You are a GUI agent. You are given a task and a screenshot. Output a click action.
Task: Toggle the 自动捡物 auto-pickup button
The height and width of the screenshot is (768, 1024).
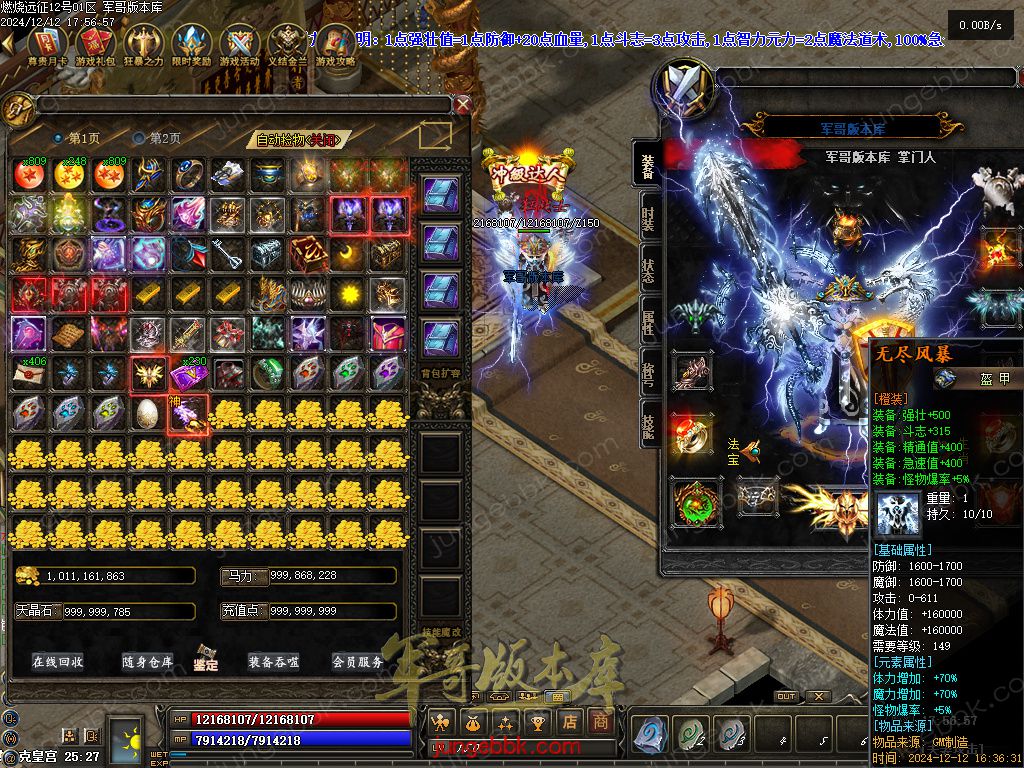click(298, 140)
